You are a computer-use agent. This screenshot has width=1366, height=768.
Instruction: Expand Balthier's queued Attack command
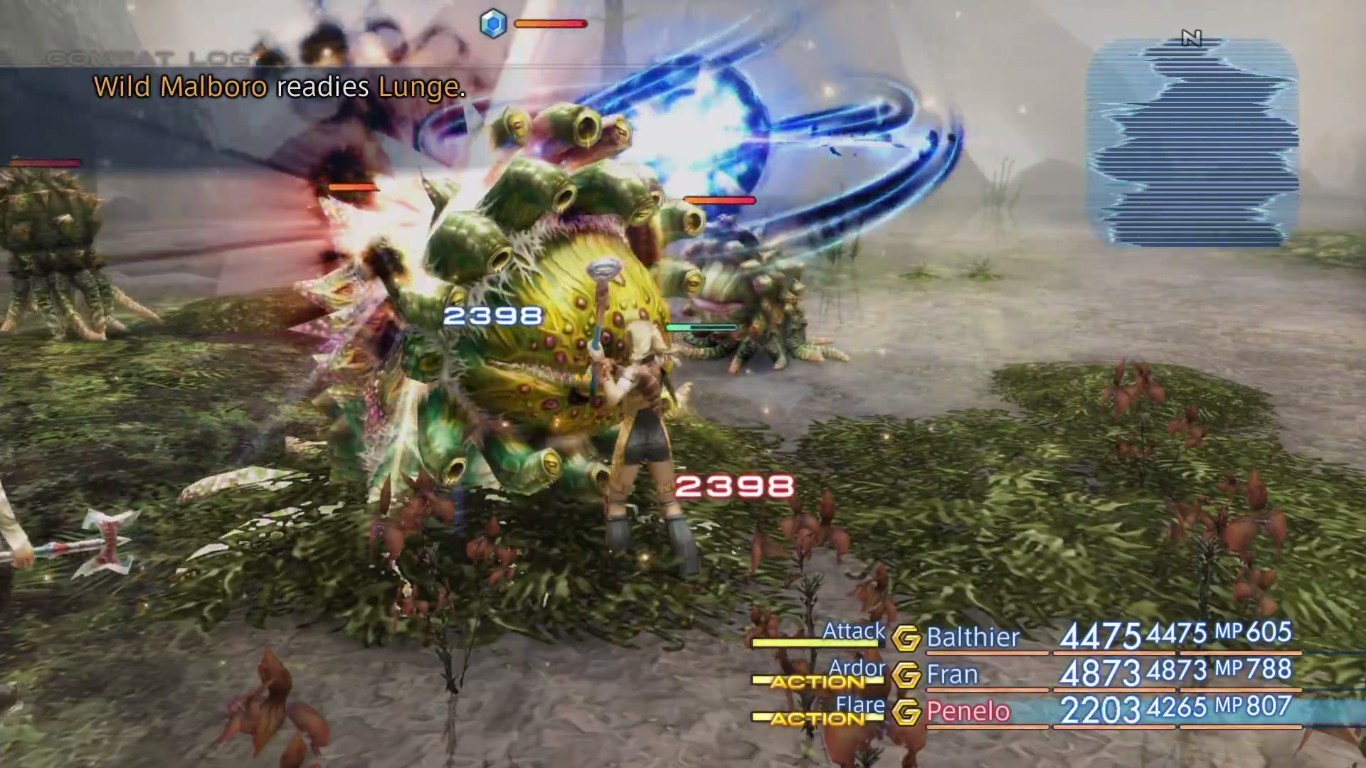[854, 631]
